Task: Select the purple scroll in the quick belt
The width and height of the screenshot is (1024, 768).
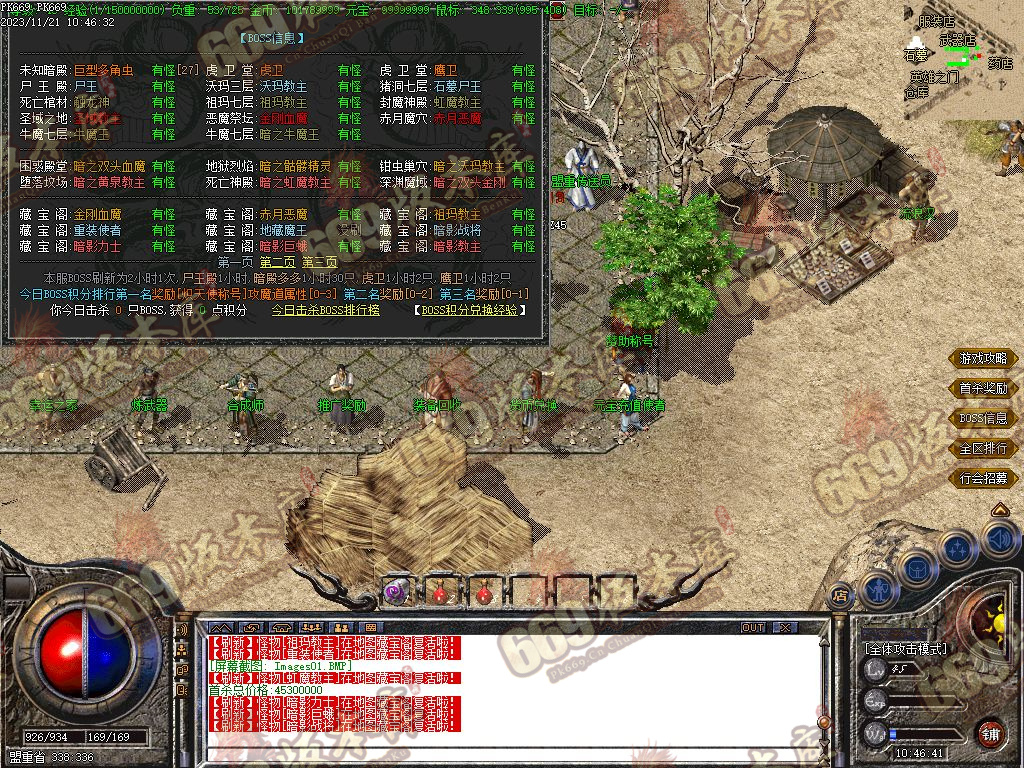Action: [x=395, y=592]
